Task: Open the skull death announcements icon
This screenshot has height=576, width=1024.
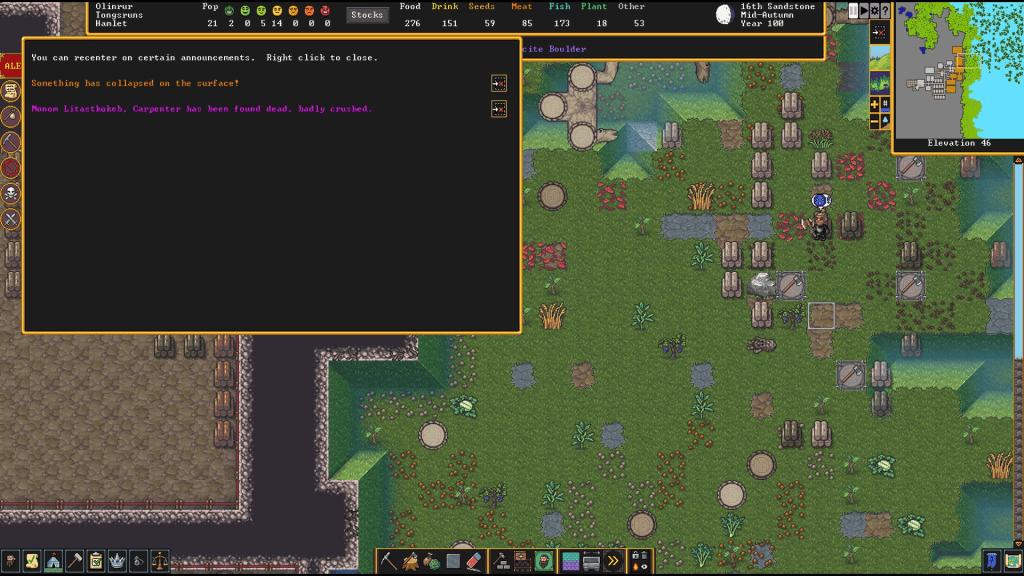Action: (11, 193)
